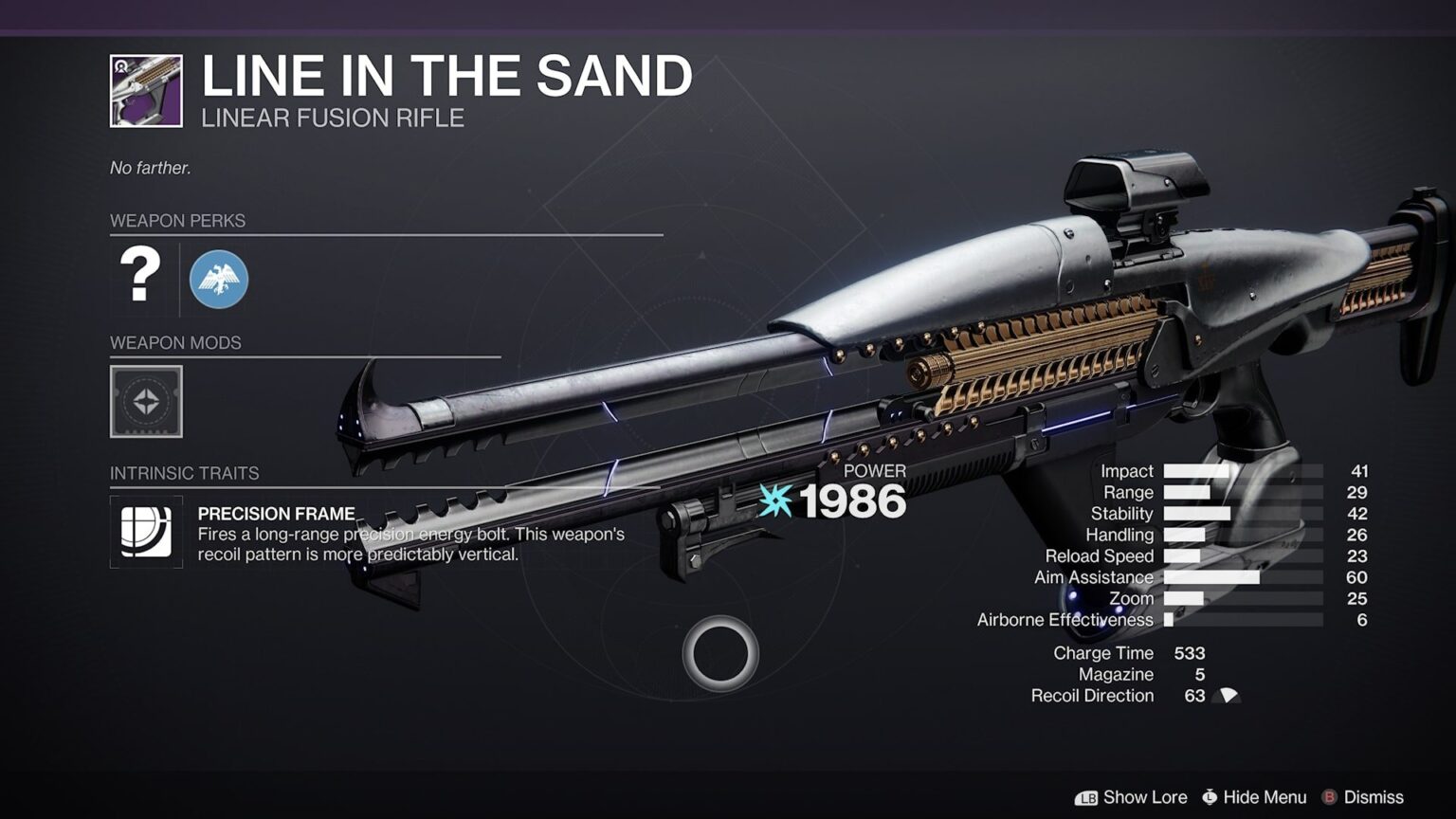Image resolution: width=1456 pixels, height=819 pixels.
Task: Click the blue power burst icon beside 1986
Action: tap(775, 502)
